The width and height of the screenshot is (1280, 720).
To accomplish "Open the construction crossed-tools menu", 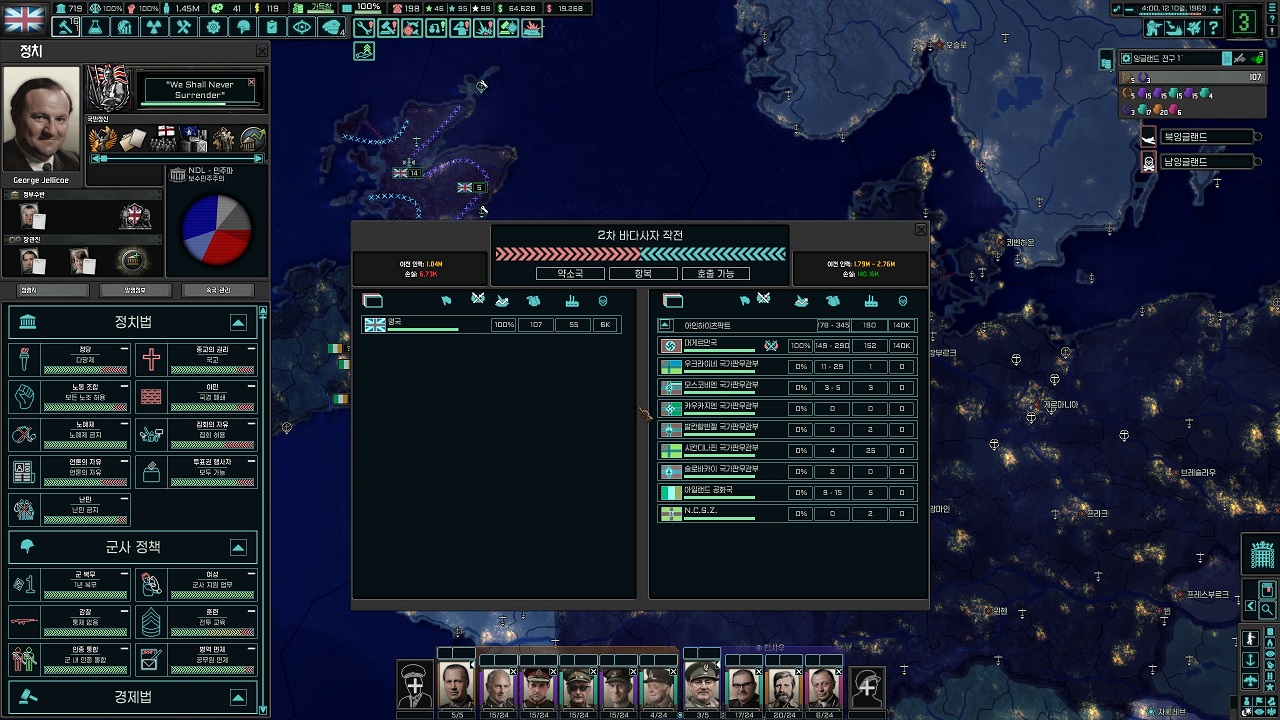I will click(x=183, y=27).
